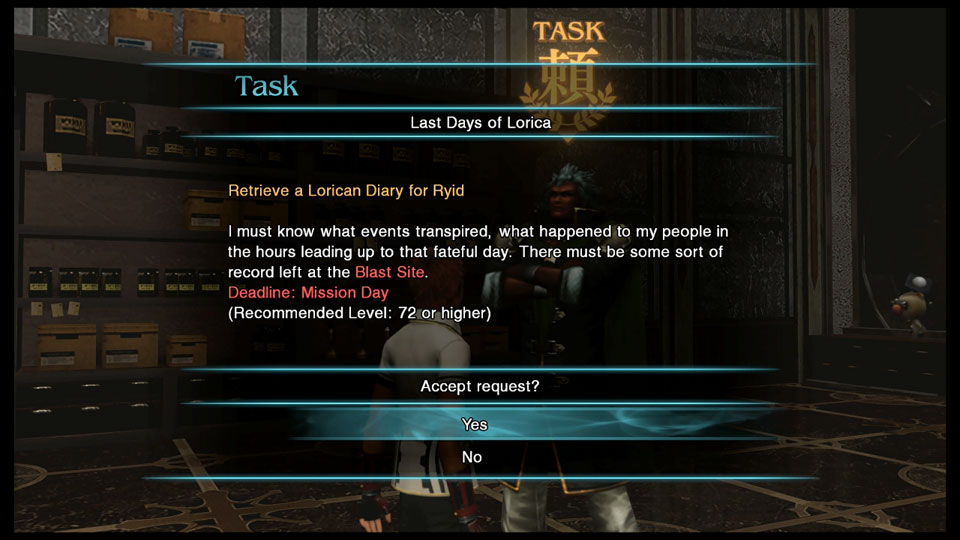Decline the request by choosing No
This screenshot has height=540, width=960.
(x=472, y=457)
